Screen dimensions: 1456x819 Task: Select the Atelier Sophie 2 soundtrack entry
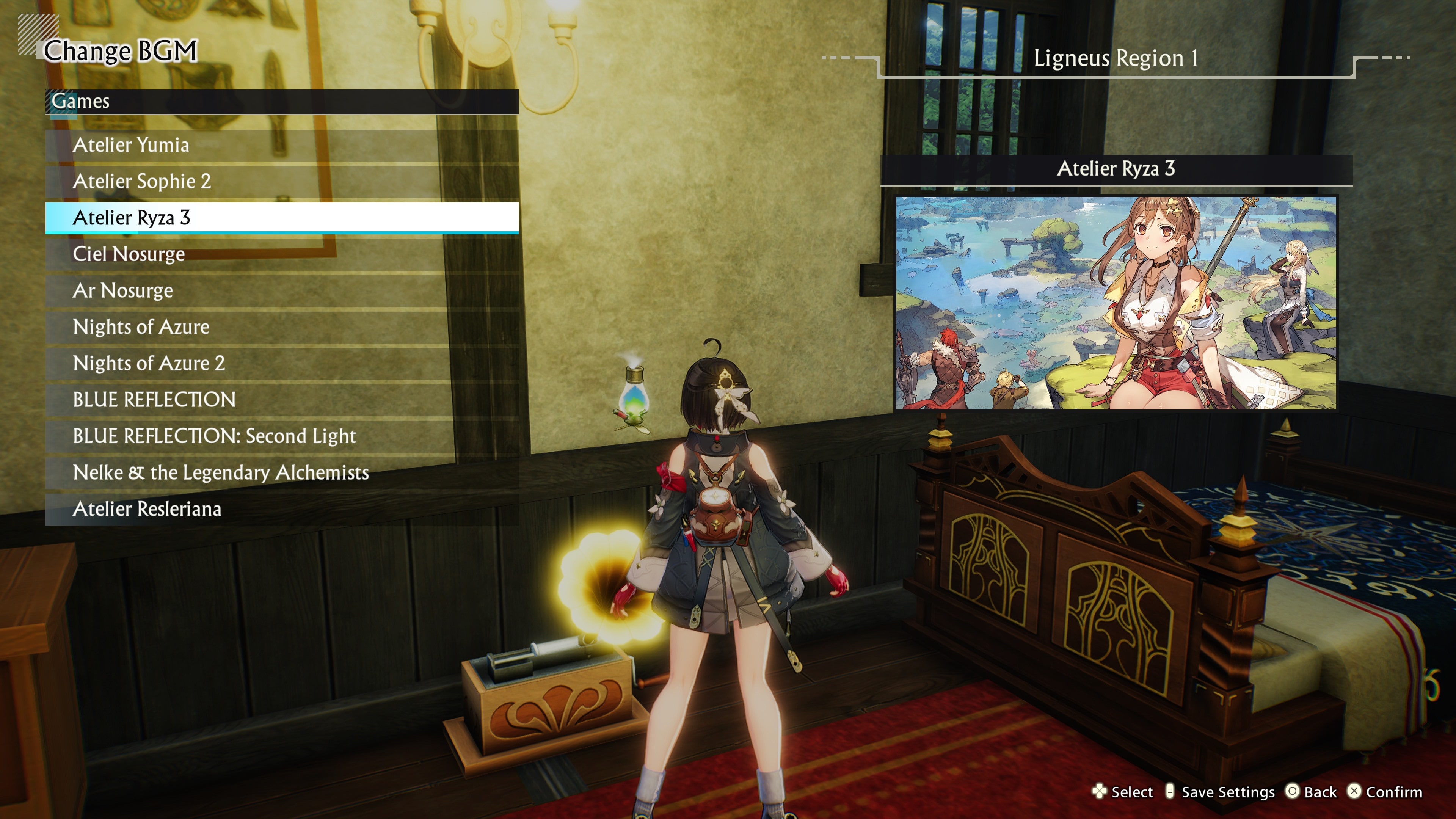pyautogui.click(x=142, y=182)
